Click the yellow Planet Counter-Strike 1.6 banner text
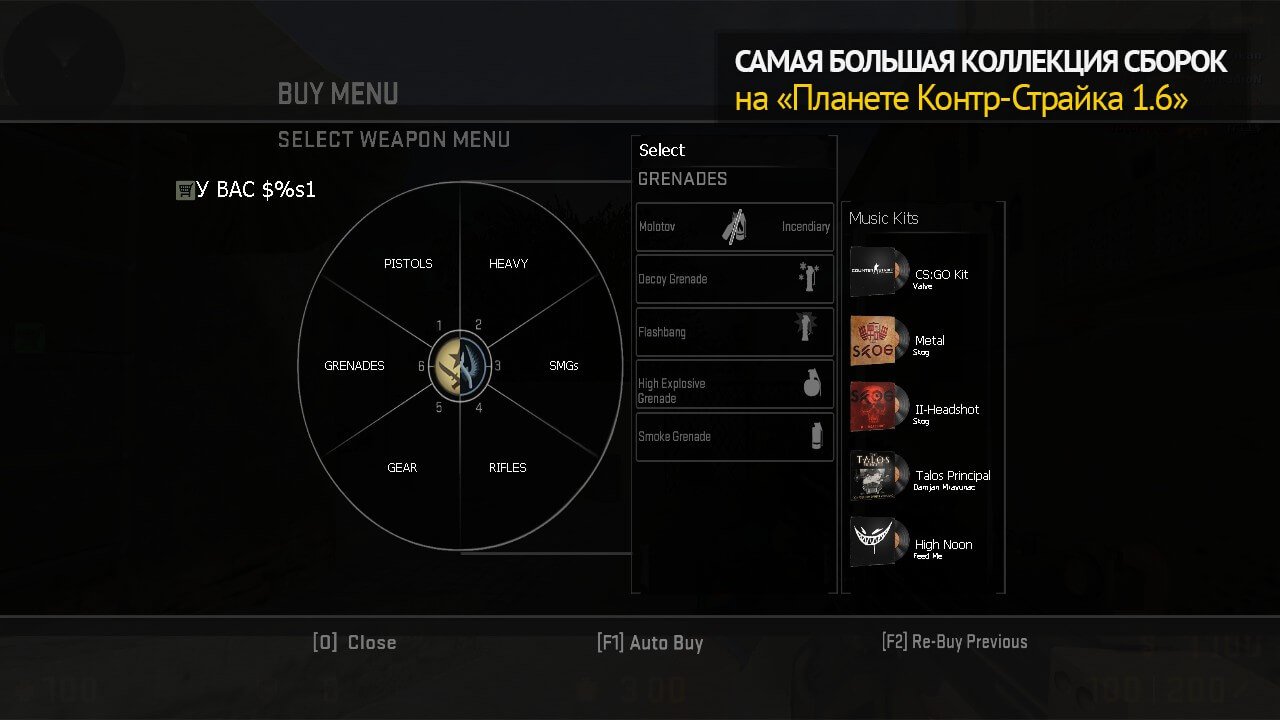The height and width of the screenshot is (720, 1280). point(961,100)
